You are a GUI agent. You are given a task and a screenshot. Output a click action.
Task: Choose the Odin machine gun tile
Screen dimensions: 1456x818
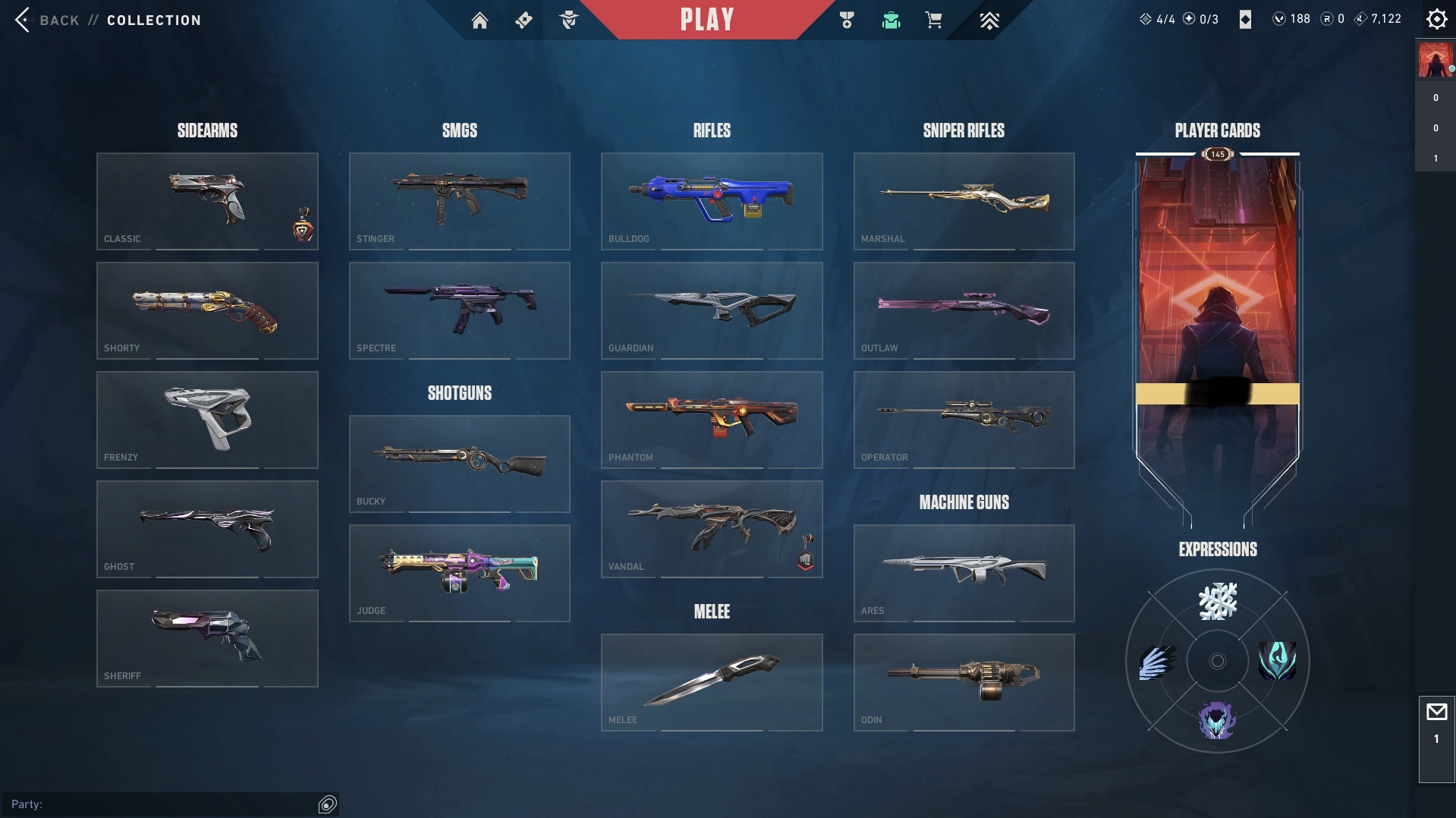point(964,682)
